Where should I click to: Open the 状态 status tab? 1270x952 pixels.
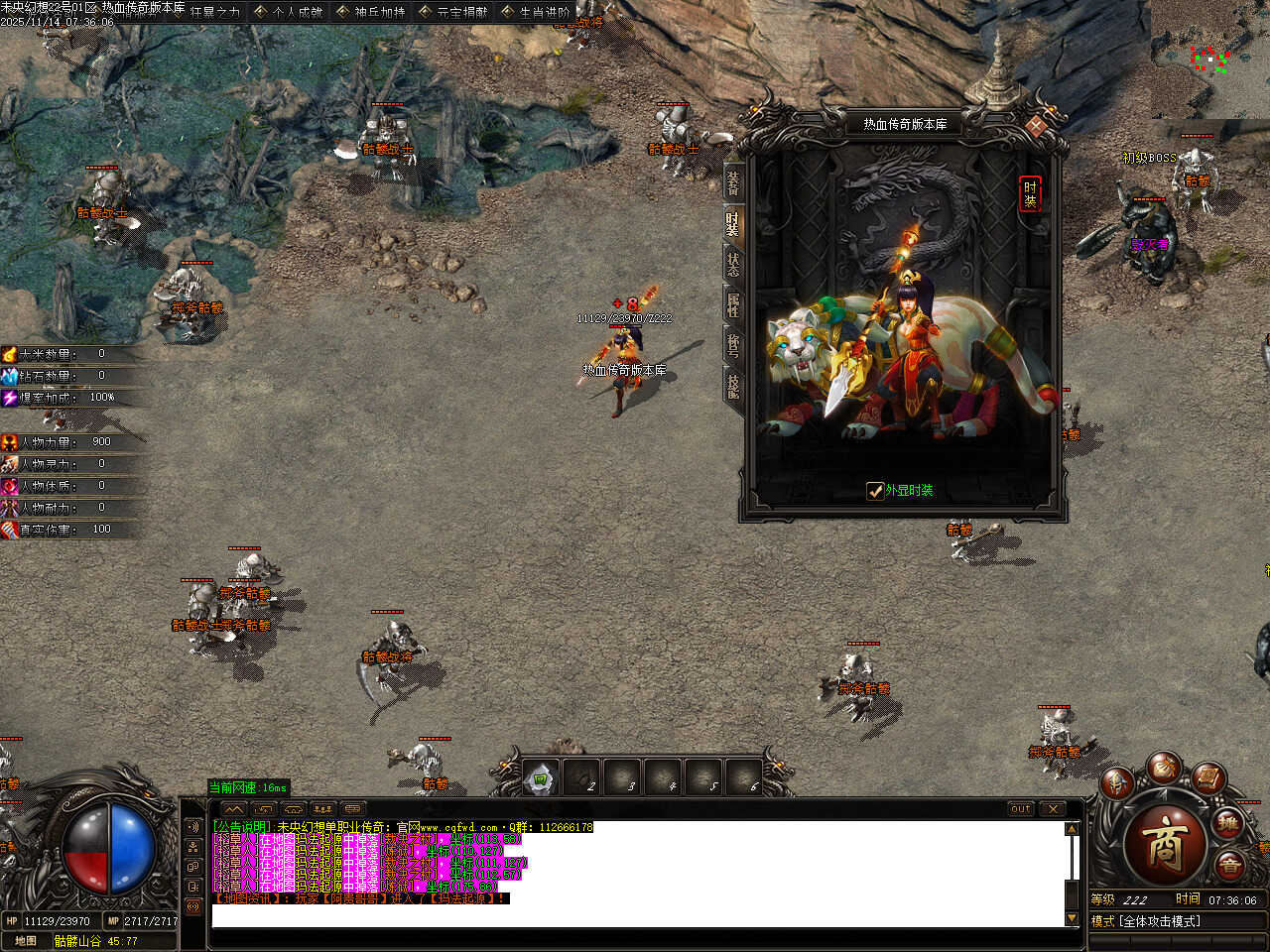tap(733, 264)
